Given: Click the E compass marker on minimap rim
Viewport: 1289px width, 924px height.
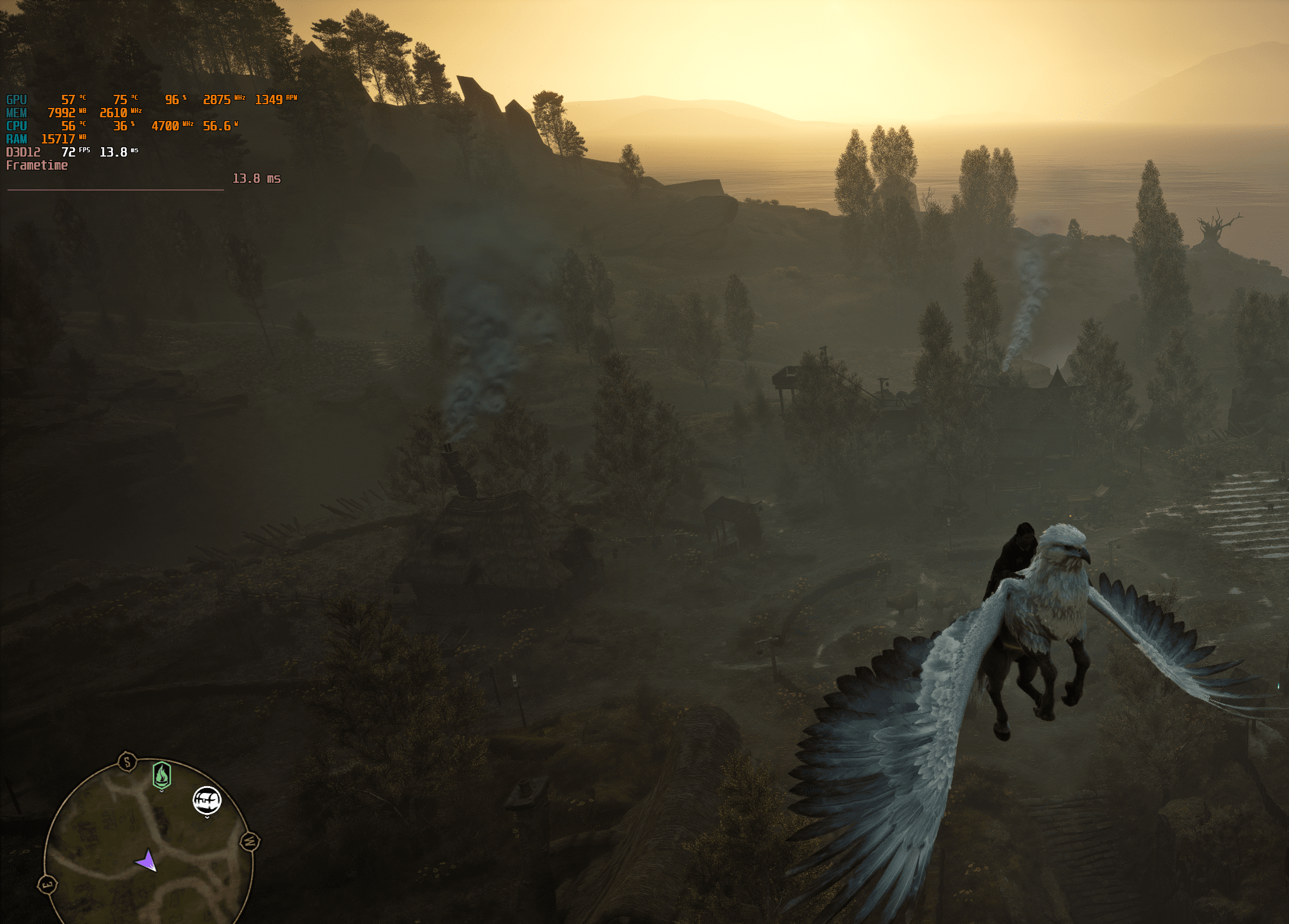Looking at the screenshot, I should [47, 884].
